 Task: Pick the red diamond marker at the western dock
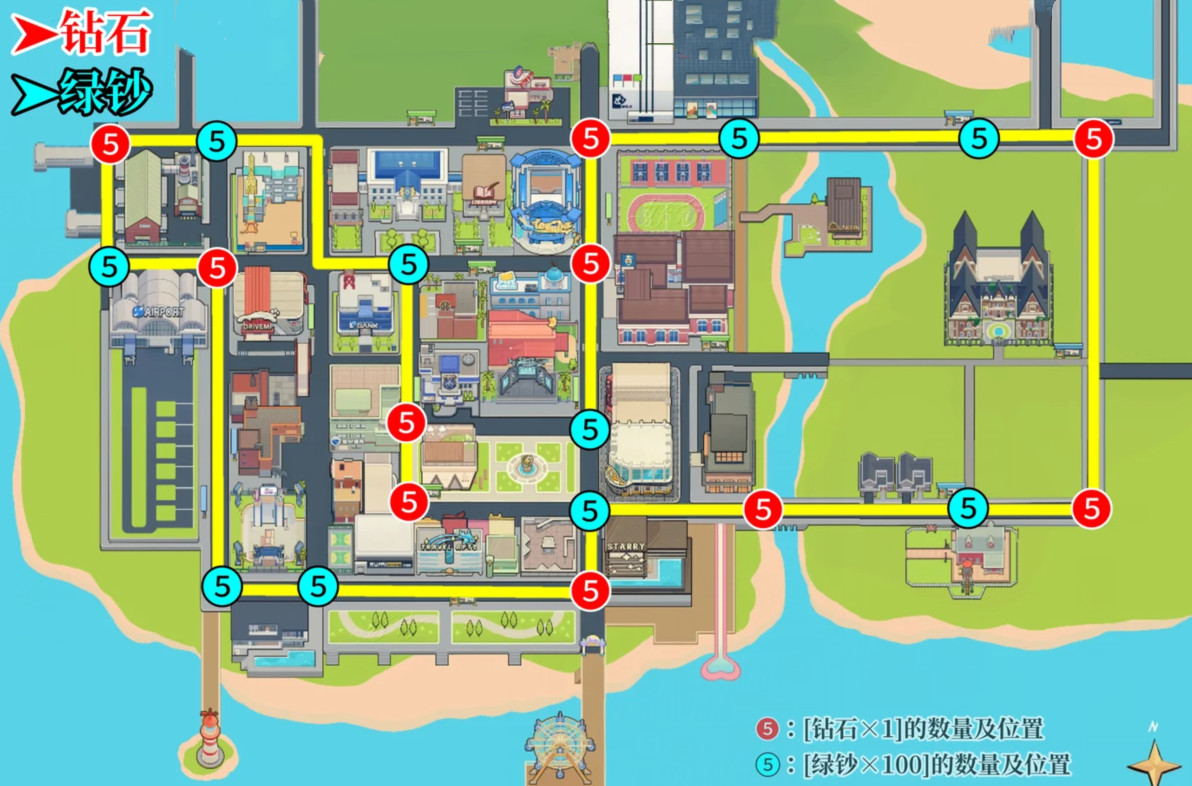(x=110, y=144)
